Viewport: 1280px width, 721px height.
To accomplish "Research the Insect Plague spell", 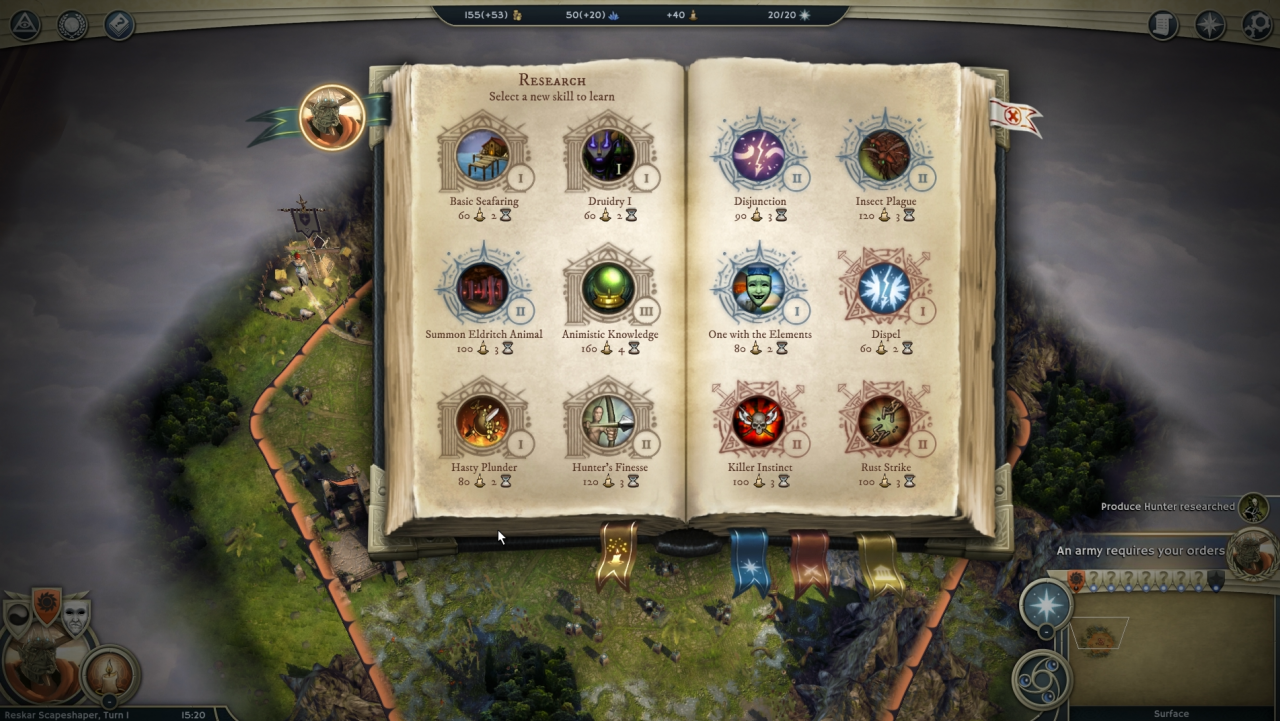I will (x=885, y=156).
